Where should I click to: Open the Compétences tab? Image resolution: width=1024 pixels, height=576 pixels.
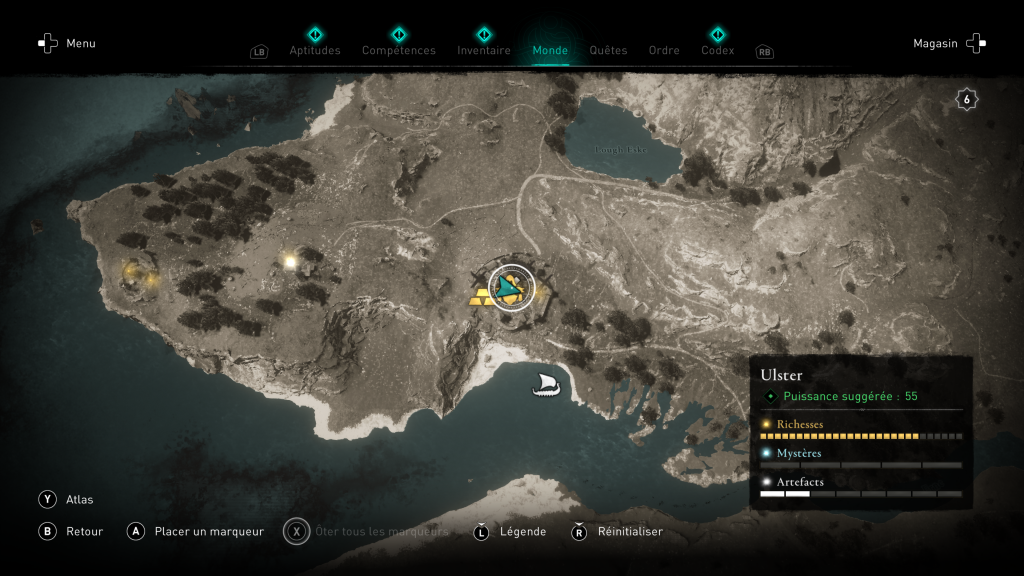click(x=399, y=50)
